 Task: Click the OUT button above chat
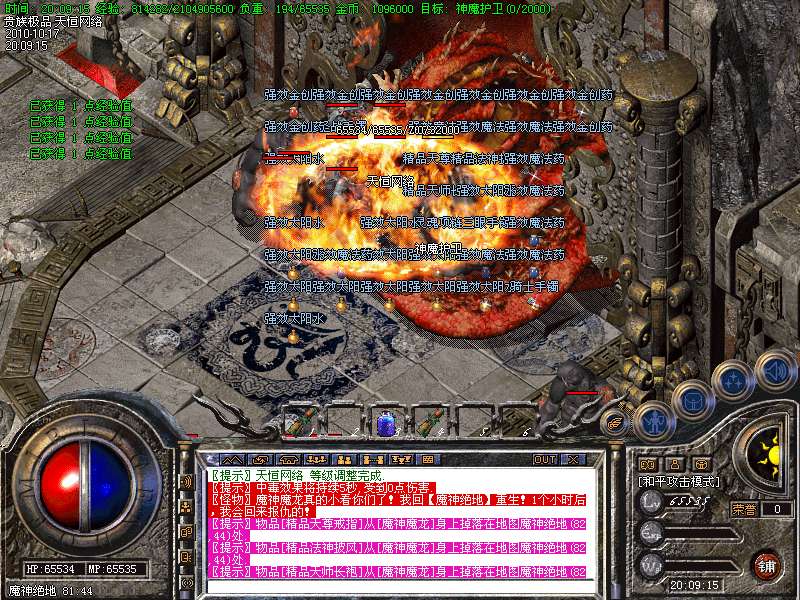(x=544, y=459)
